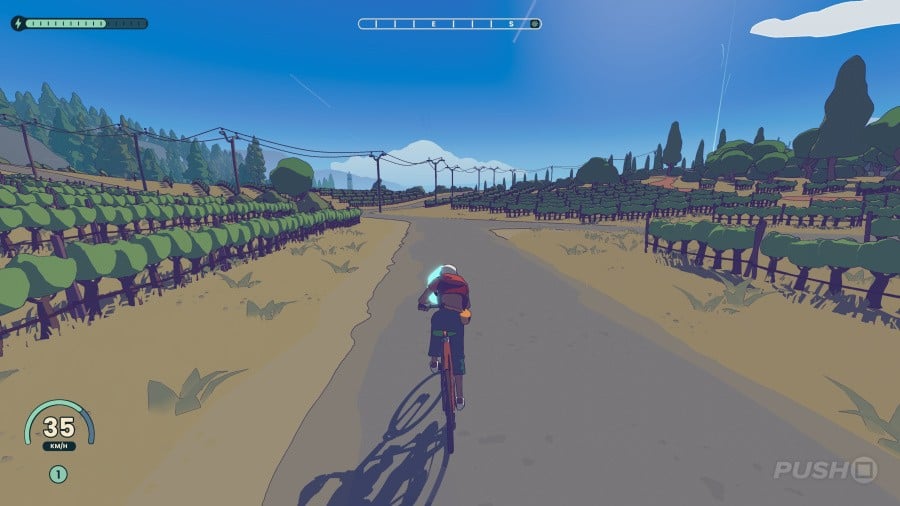The image size is (900, 506).
Task: Click the compass heading strip
Action: point(449,23)
